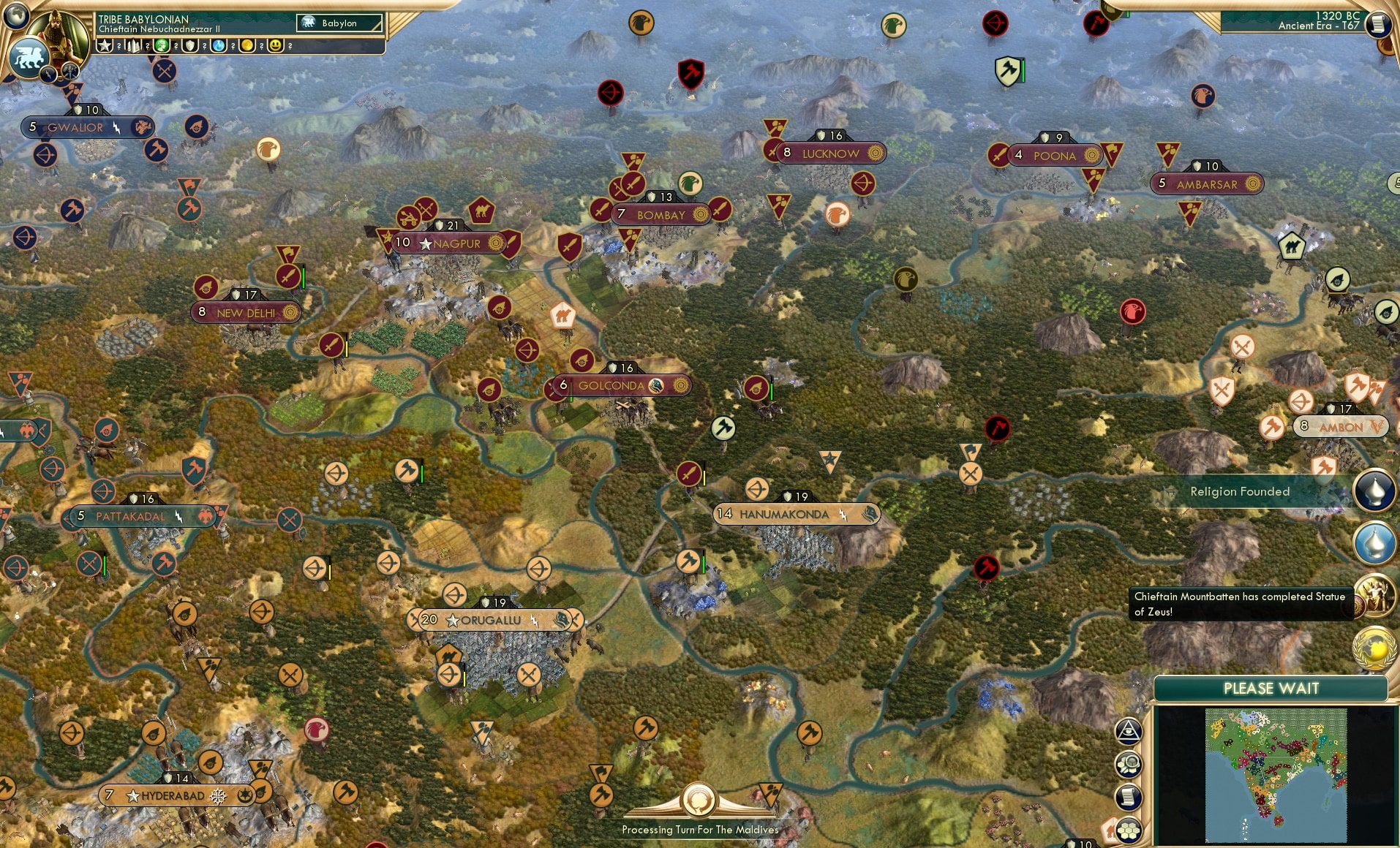The height and width of the screenshot is (848, 1400).
Task: Click the happiness smiley in the stats bar
Action: point(274,45)
